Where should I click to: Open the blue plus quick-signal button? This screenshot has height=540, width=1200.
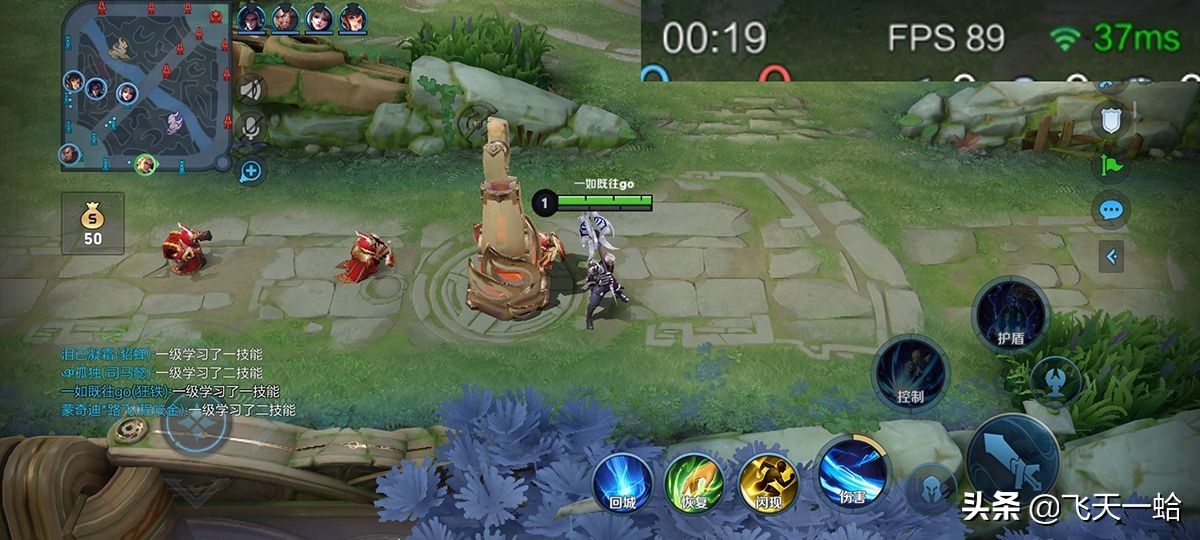click(x=250, y=171)
